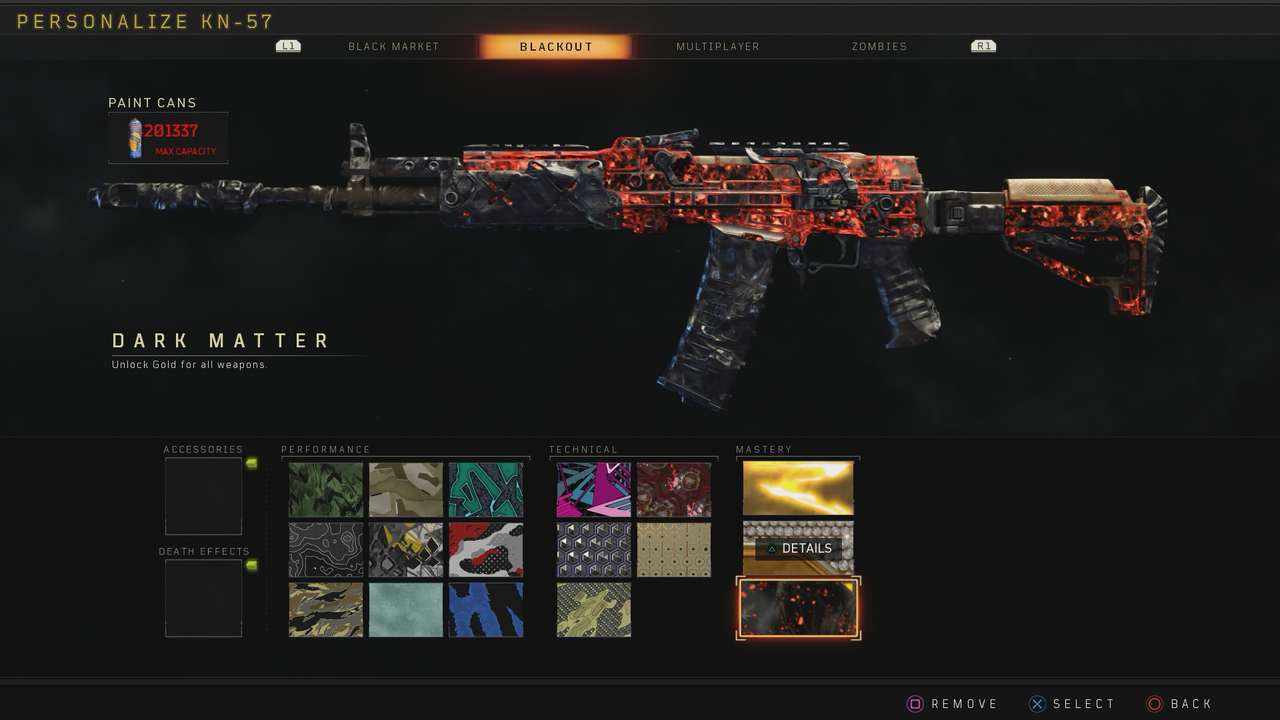Apply the teal graffiti camo
The image size is (1280, 720).
pyautogui.click(x=486, y=489)
